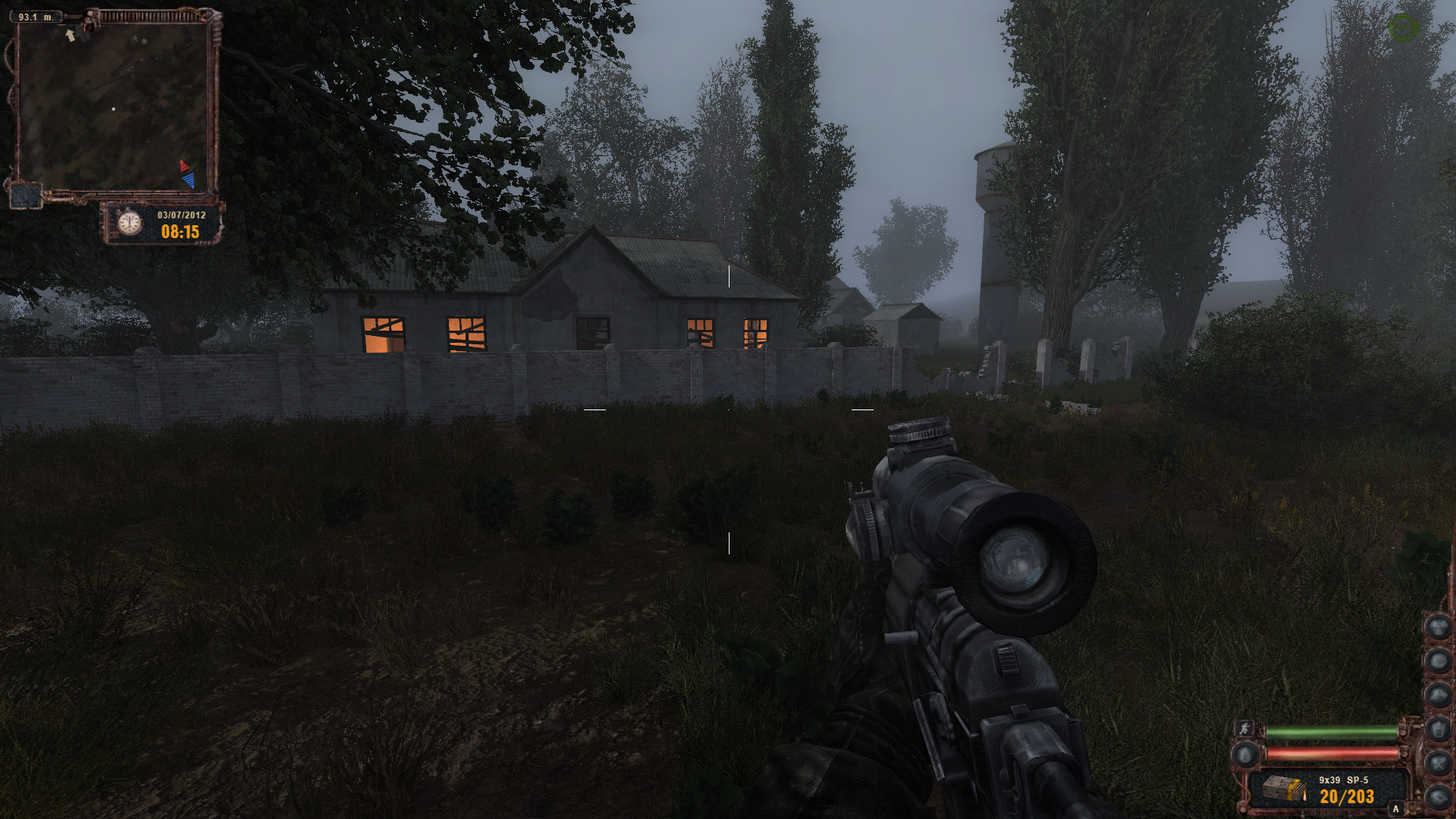Viewport: 1456px width, 819px height.
Task: Click the green skull crosshair indicator
Action: coord(1402,28)
